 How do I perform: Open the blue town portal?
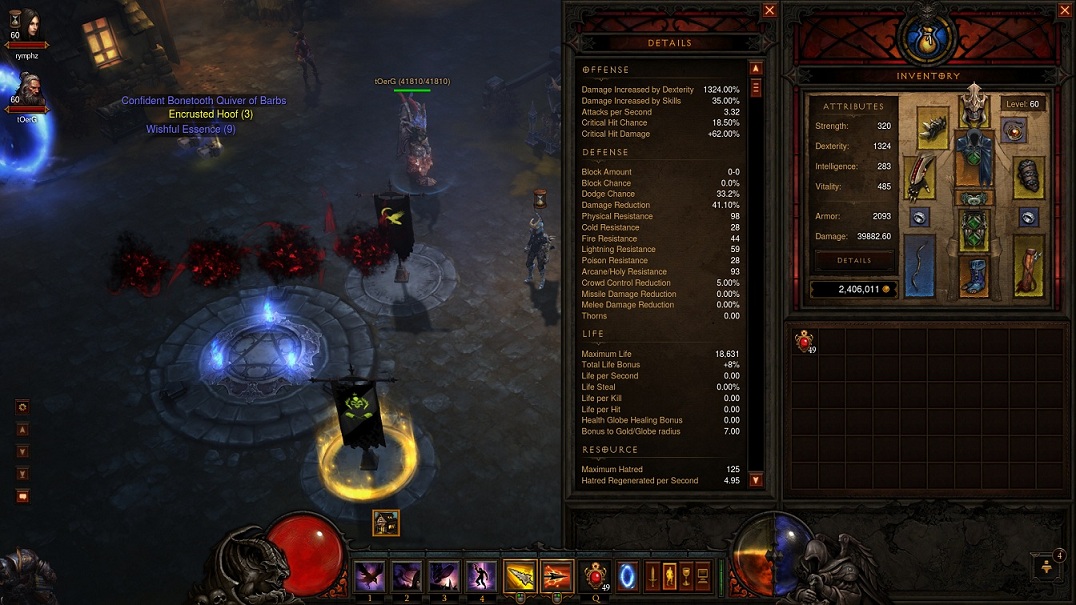[x=627, y=577]
